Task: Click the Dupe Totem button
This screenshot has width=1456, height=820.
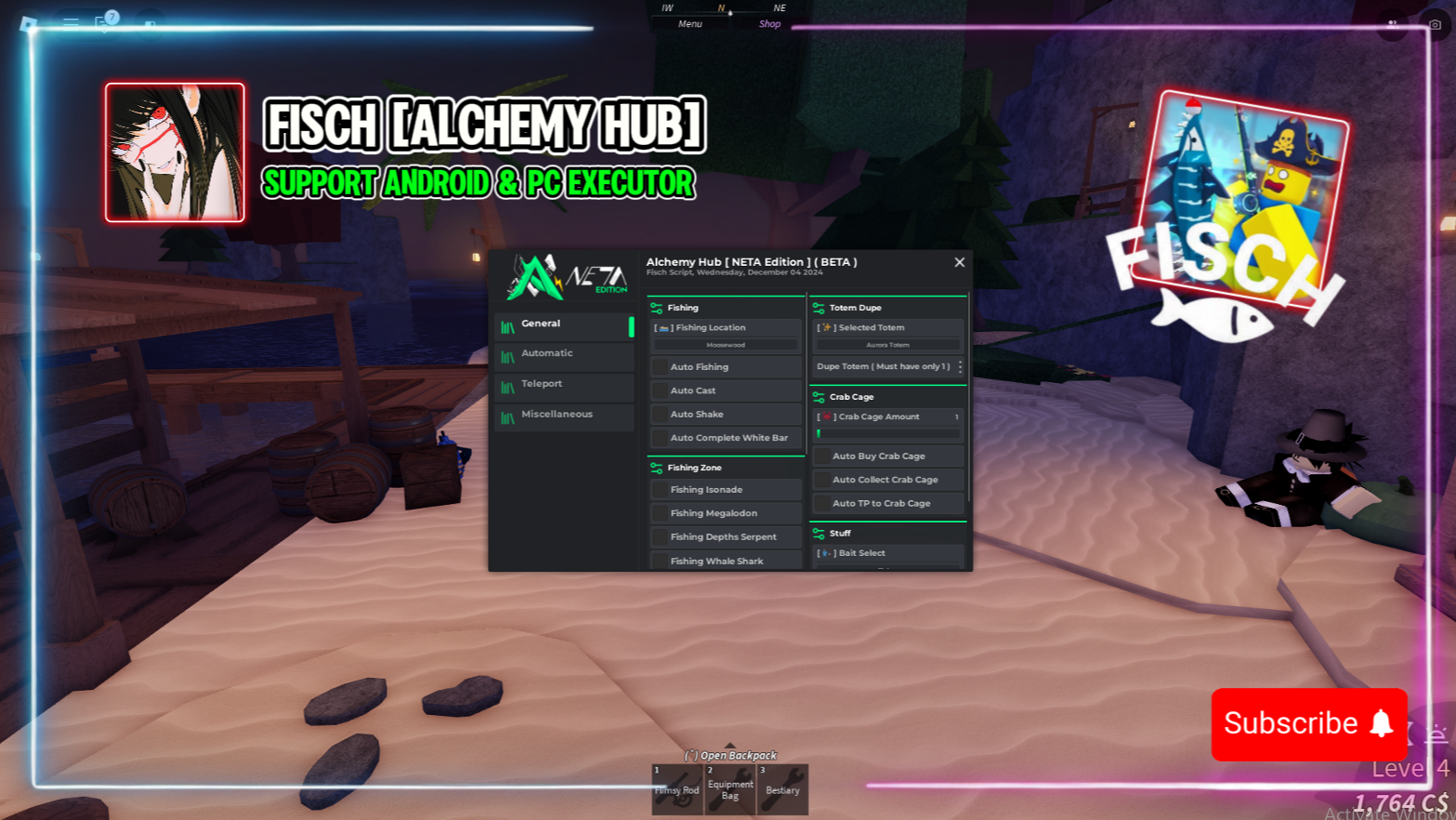Action: pos(887,367)
